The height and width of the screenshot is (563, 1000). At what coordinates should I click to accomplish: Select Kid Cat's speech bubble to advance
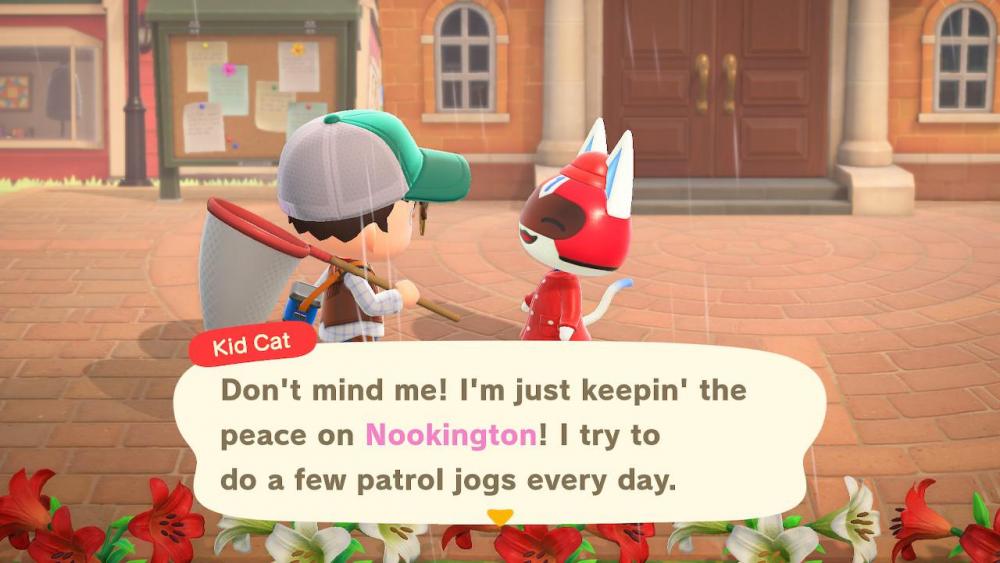(500, 435)
